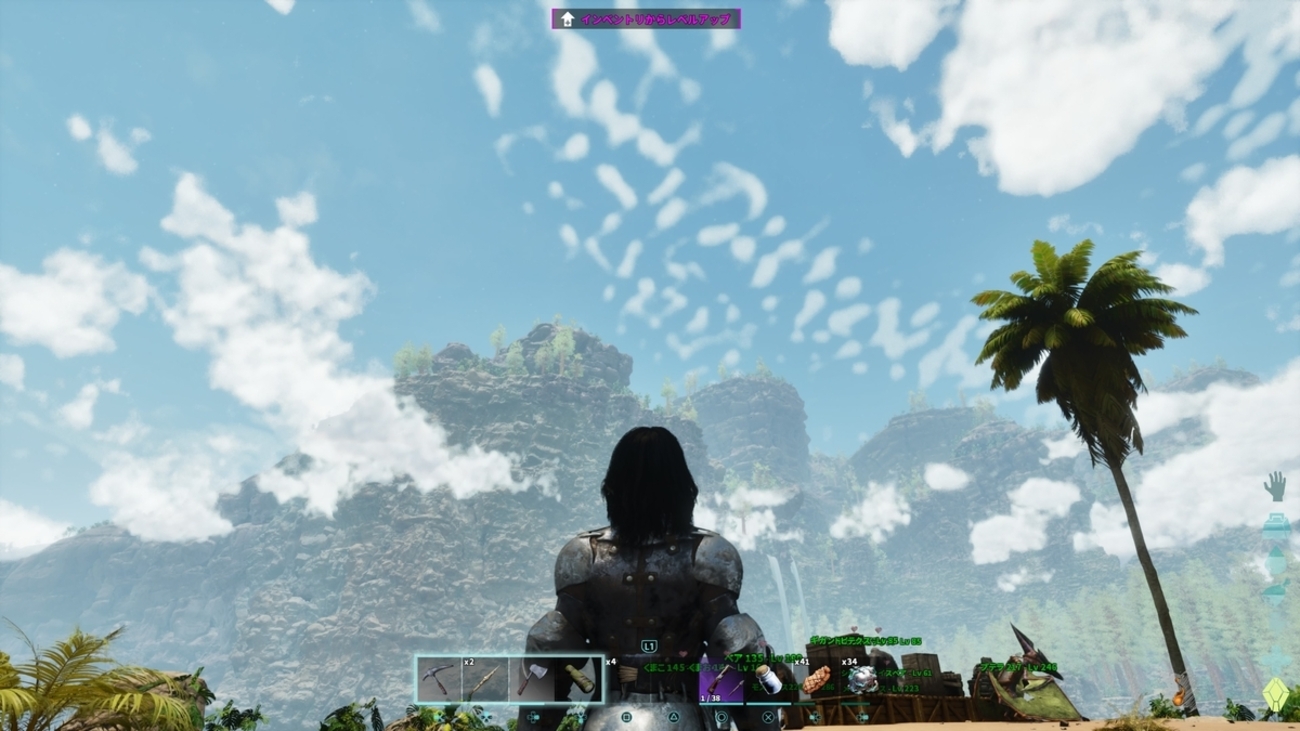Select the pickaxe hotbar slot

pyautogui.click(x=438, y=680)
